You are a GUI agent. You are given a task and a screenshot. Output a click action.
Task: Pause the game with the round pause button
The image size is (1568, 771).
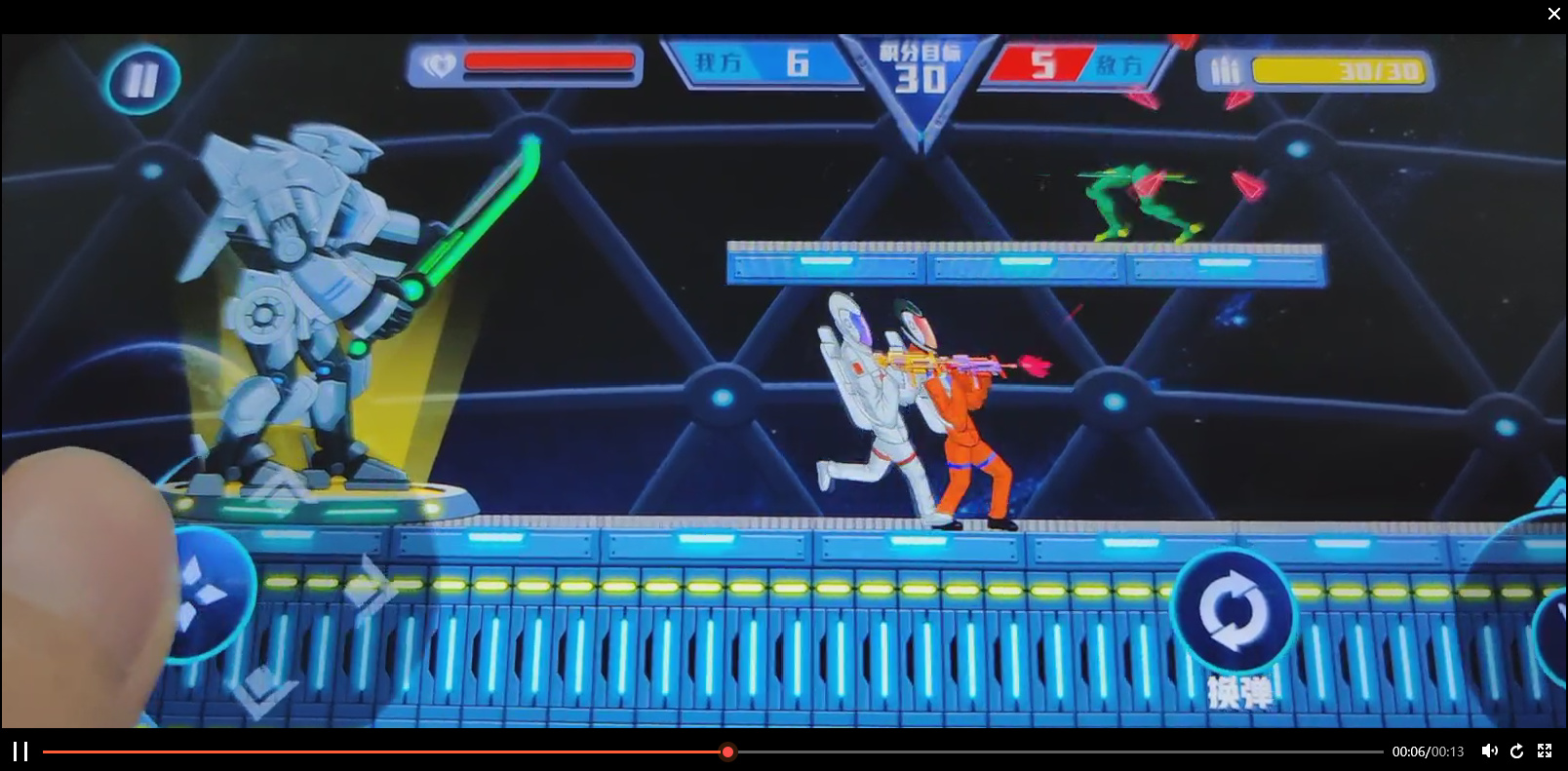[142, 79]
